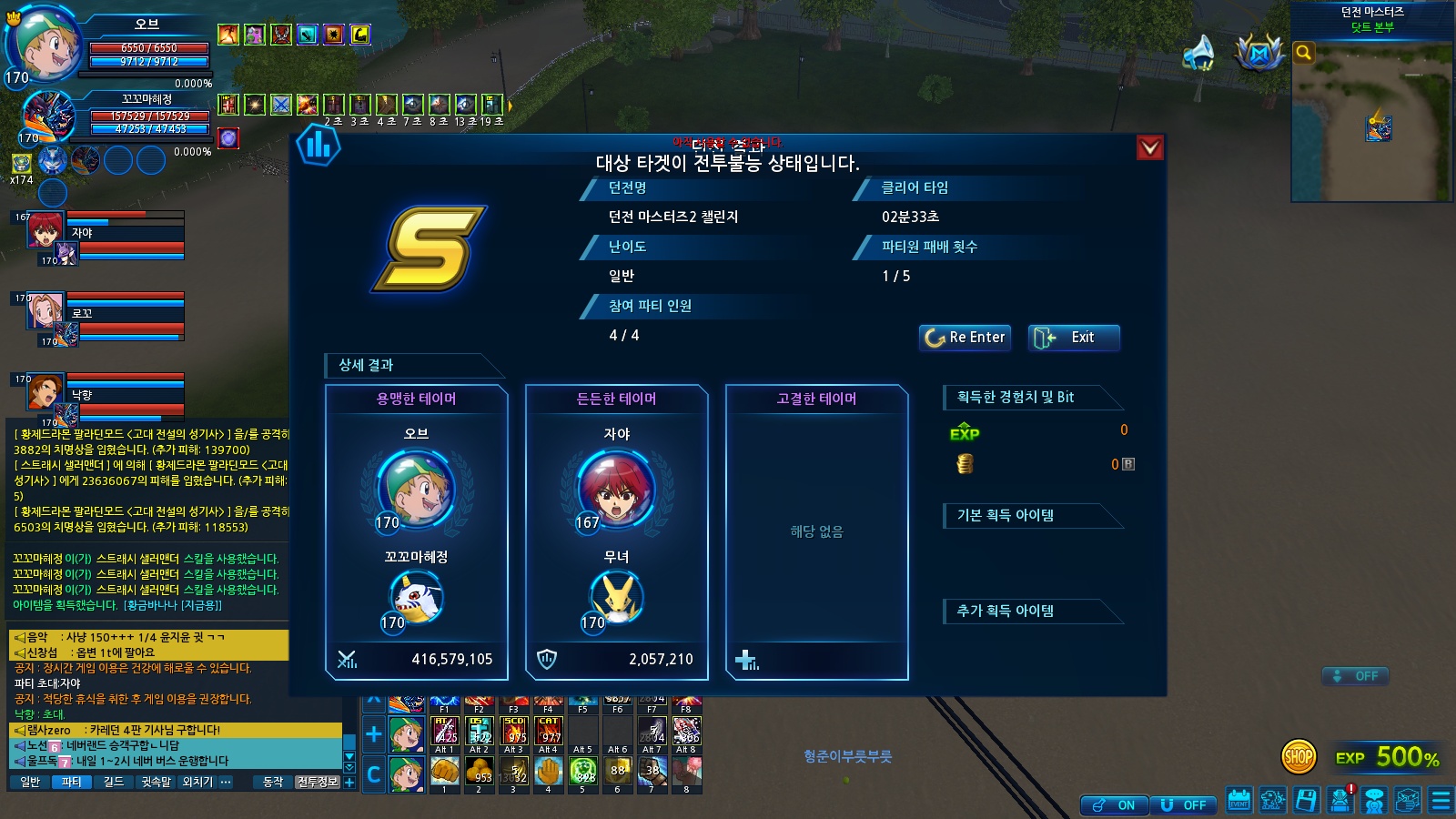The width and height of the screenshot is (1456, 819).
Task: Open the community speech-bubble icon
Action: tap(1374, 801)
